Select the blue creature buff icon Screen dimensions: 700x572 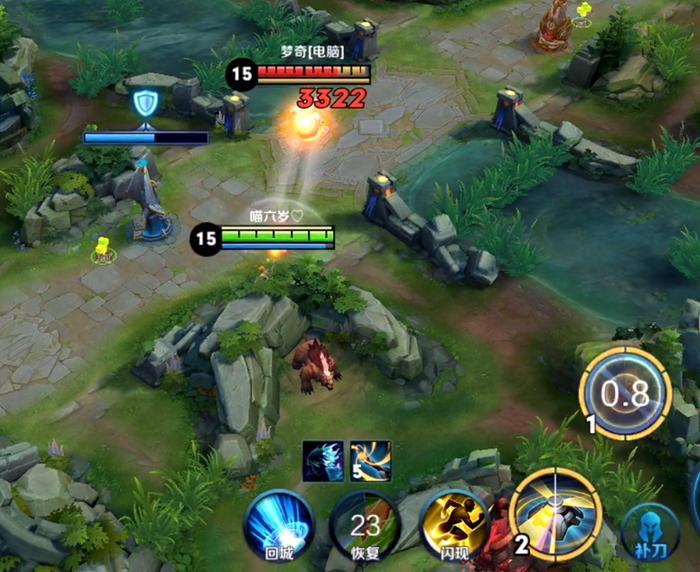324,461
